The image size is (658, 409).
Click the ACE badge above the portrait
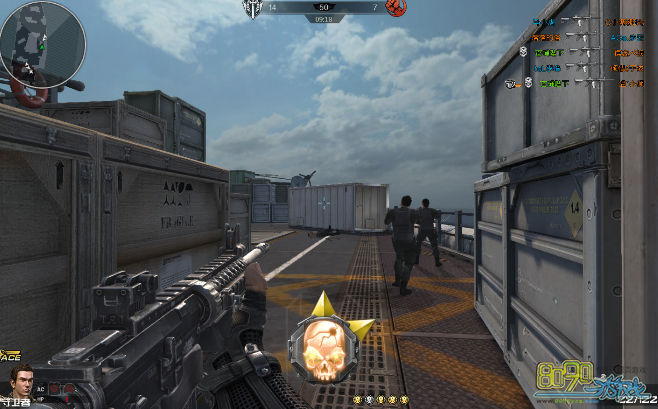[x=11, y=356]
